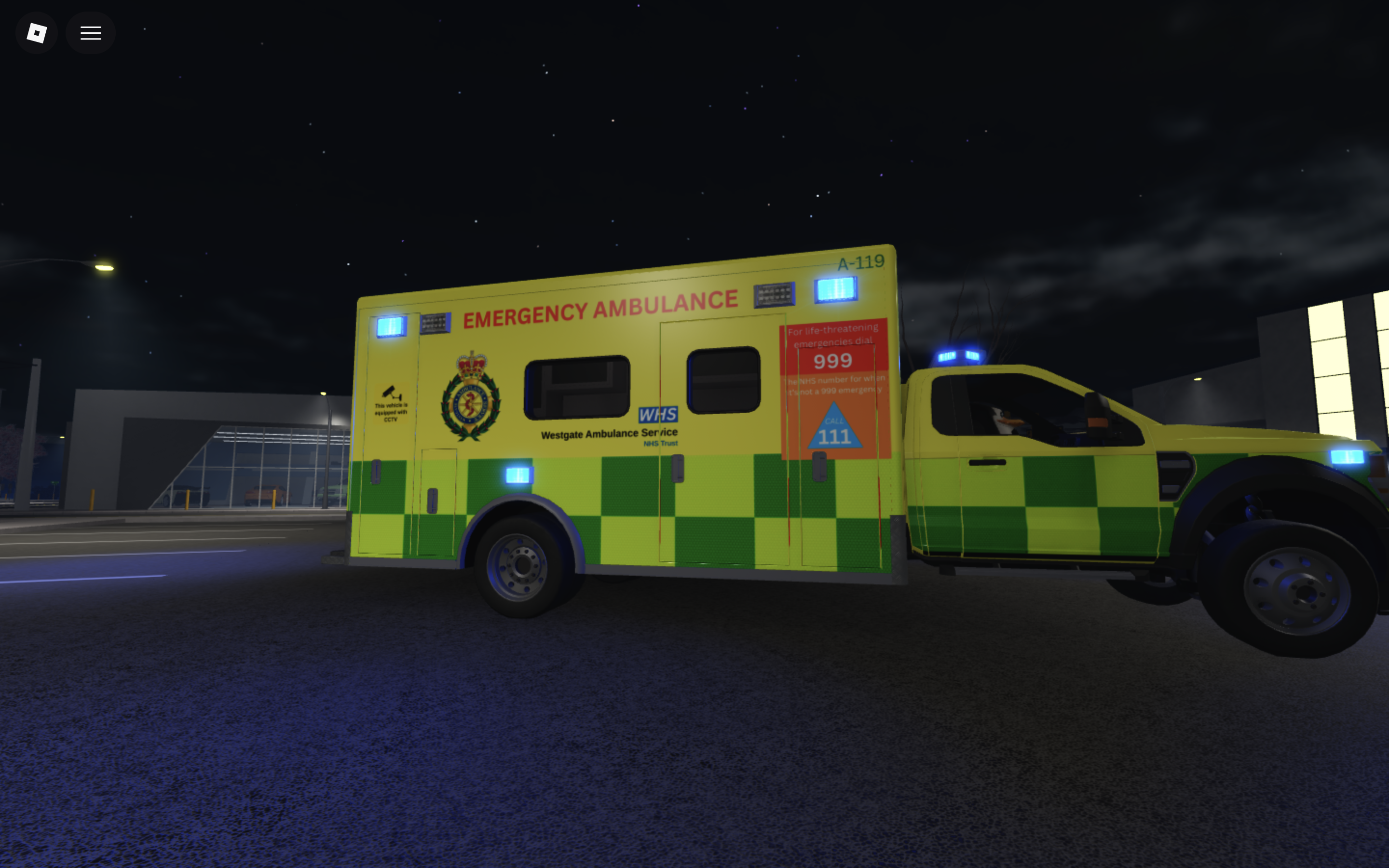Open the Roblox menu with the hamburger icon
Viewport: 1389px width, 868px height.
click(90, 32)
